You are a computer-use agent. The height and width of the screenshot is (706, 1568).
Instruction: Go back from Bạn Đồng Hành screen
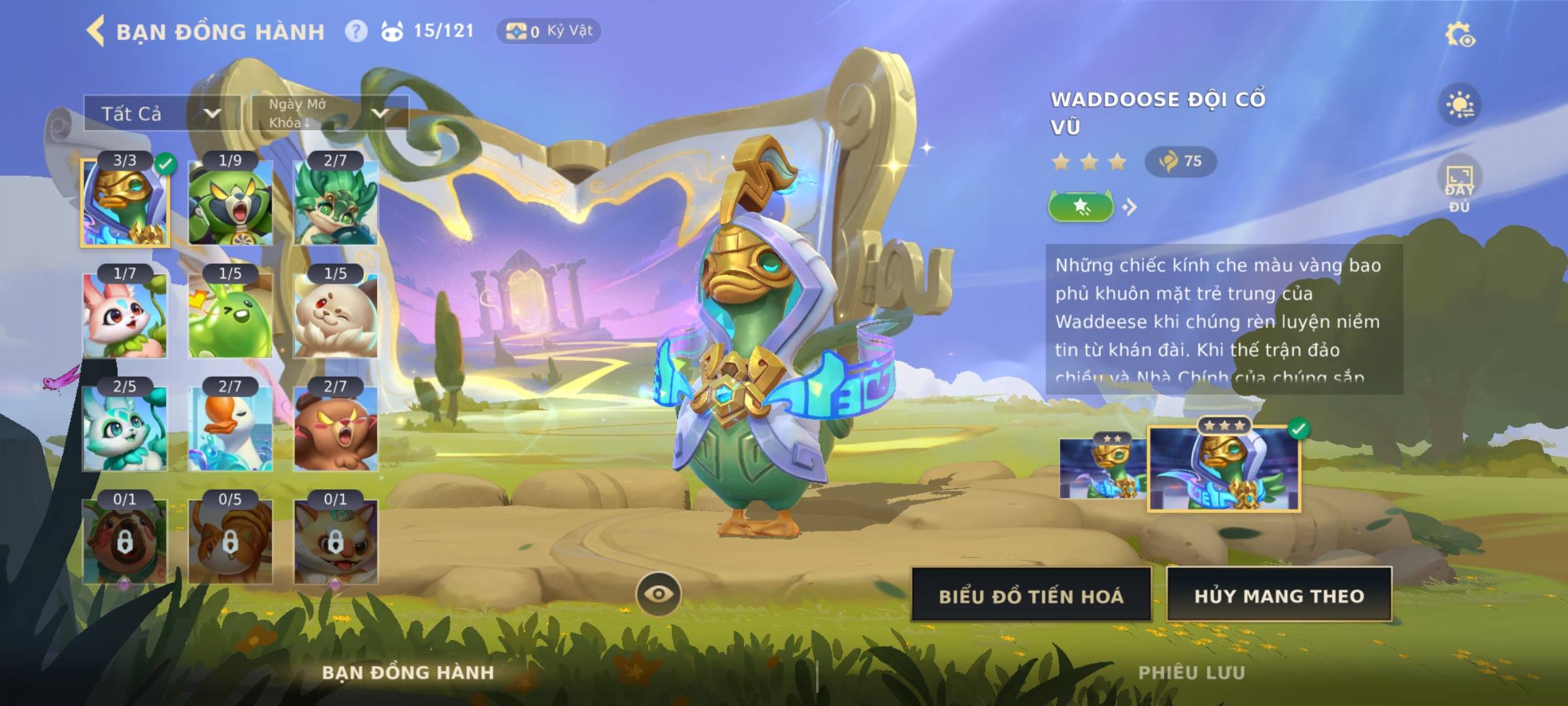(95, 31)
